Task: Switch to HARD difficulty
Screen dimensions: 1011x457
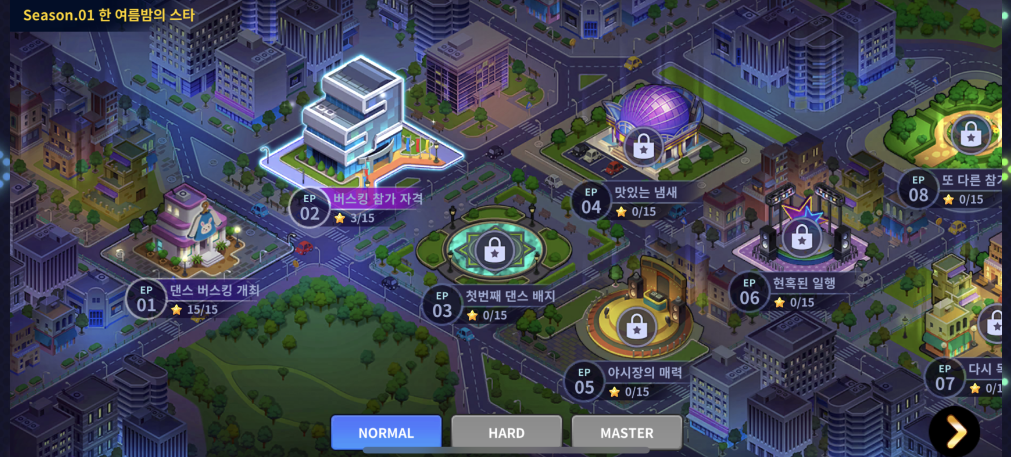Action: pyautogui.click(x=506, y=432)
